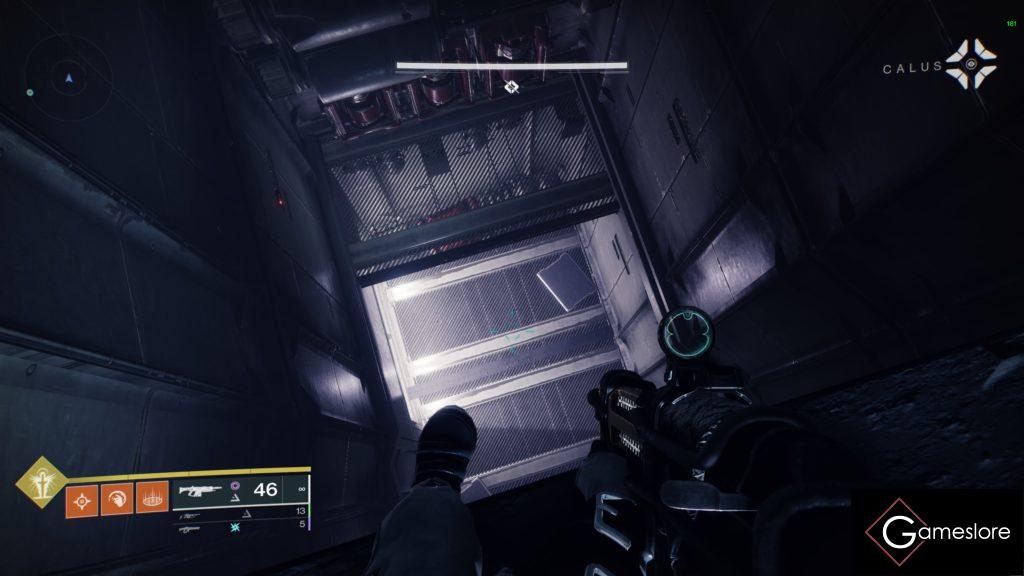Activate the rift class ability icon
The width and height of the screenshot is (1024, 576).
(150, 497)
